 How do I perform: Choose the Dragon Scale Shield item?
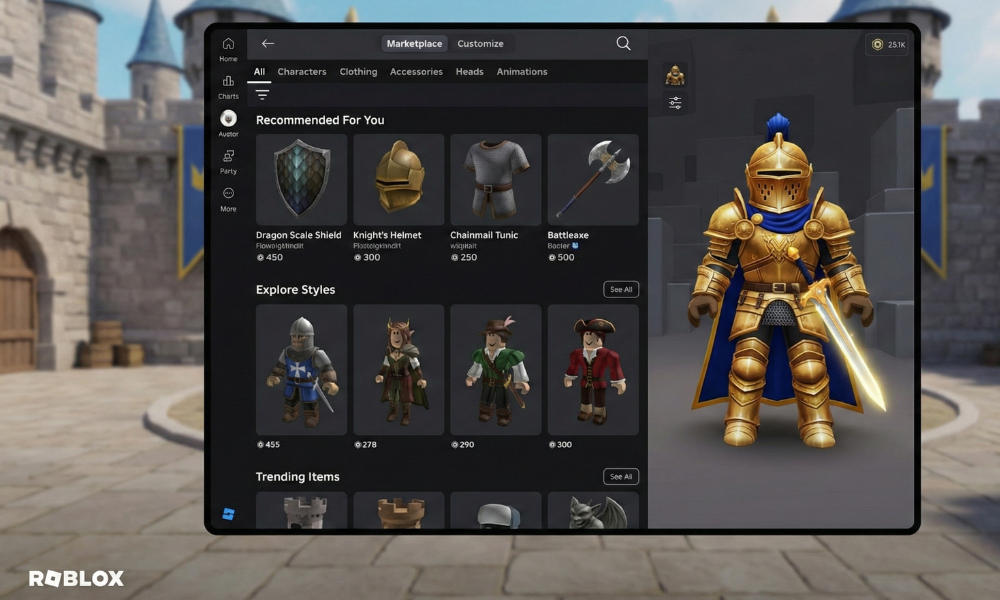pos(301,180)
